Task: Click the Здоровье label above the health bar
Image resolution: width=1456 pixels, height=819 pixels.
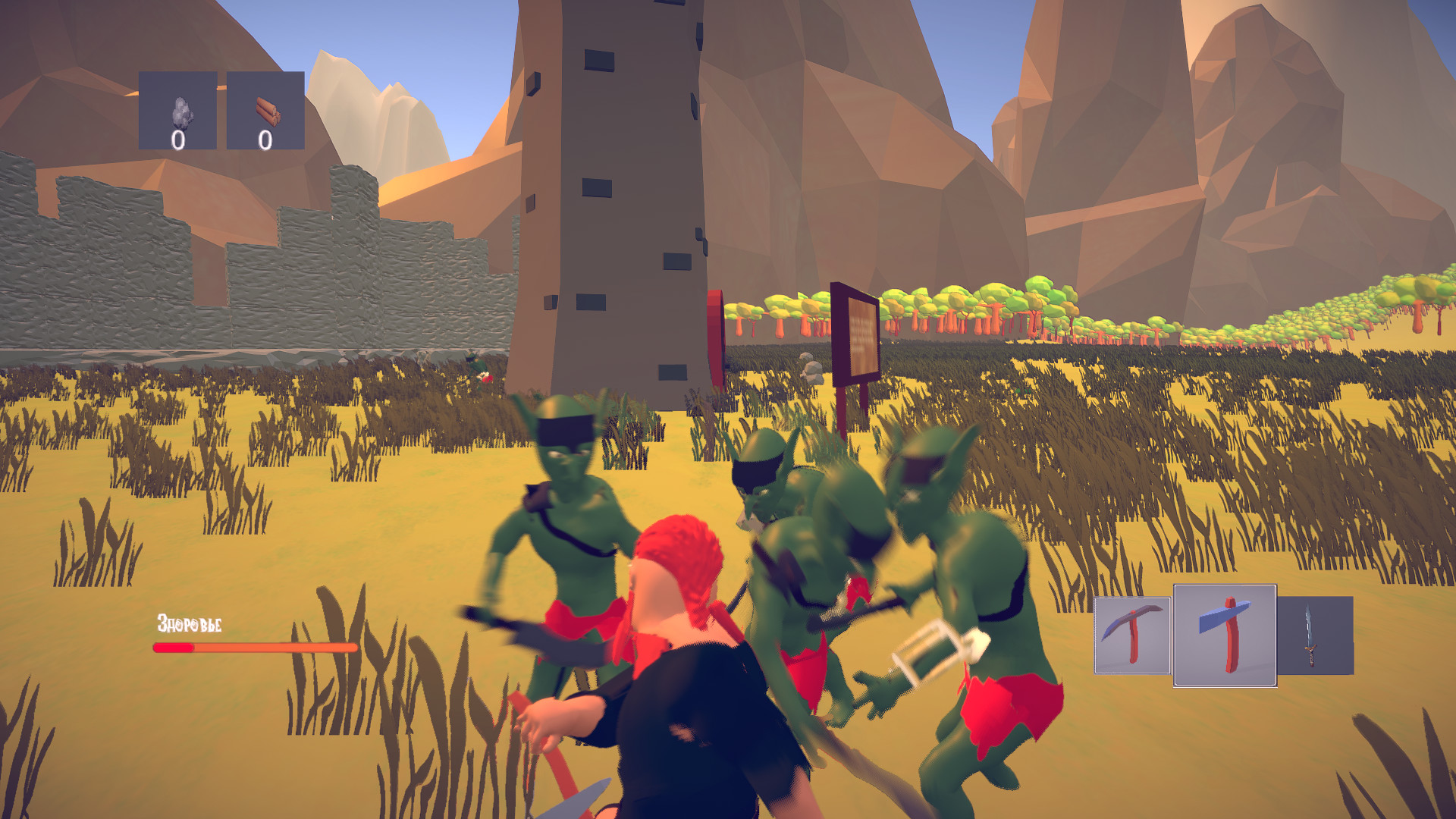Action: pos(189,623)
